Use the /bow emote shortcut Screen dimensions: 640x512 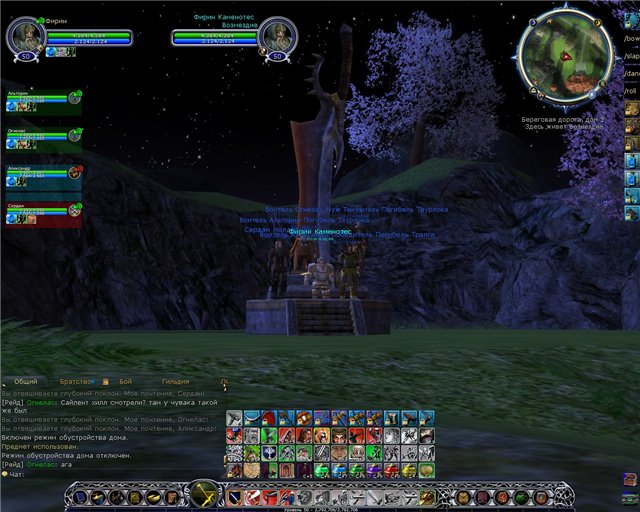tap(631, 38)
